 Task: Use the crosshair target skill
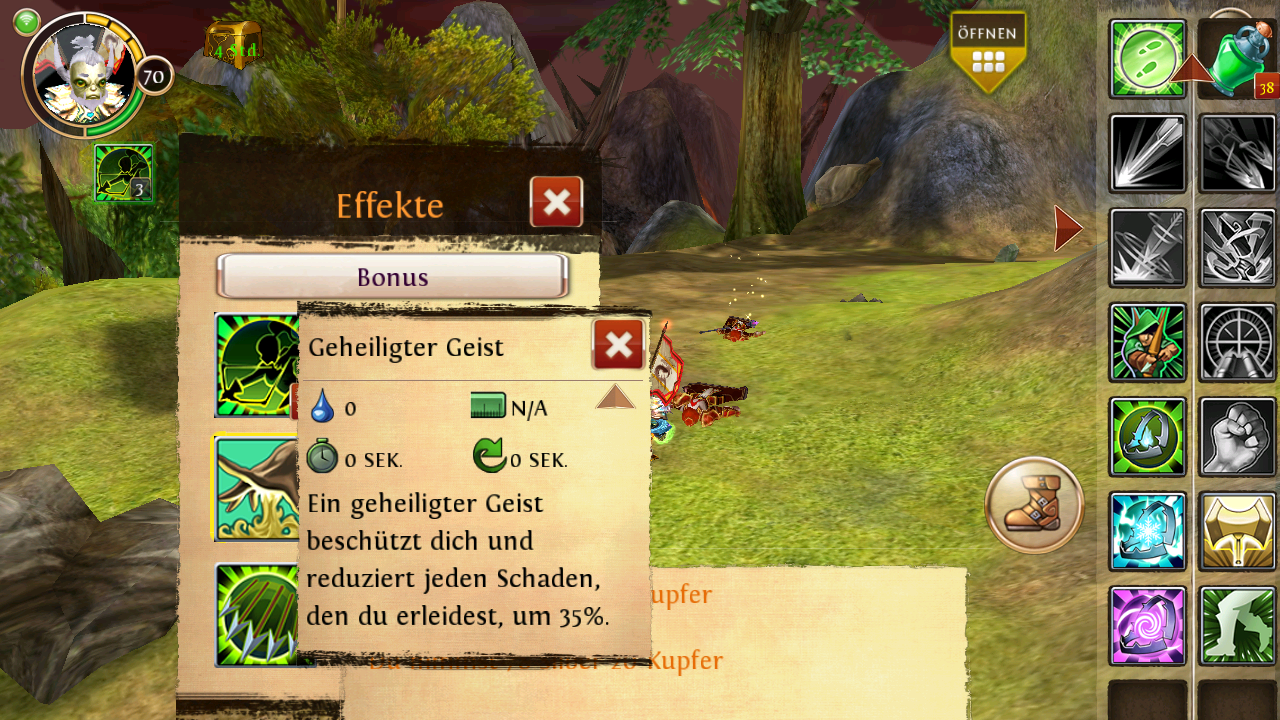click(1238, 342)
